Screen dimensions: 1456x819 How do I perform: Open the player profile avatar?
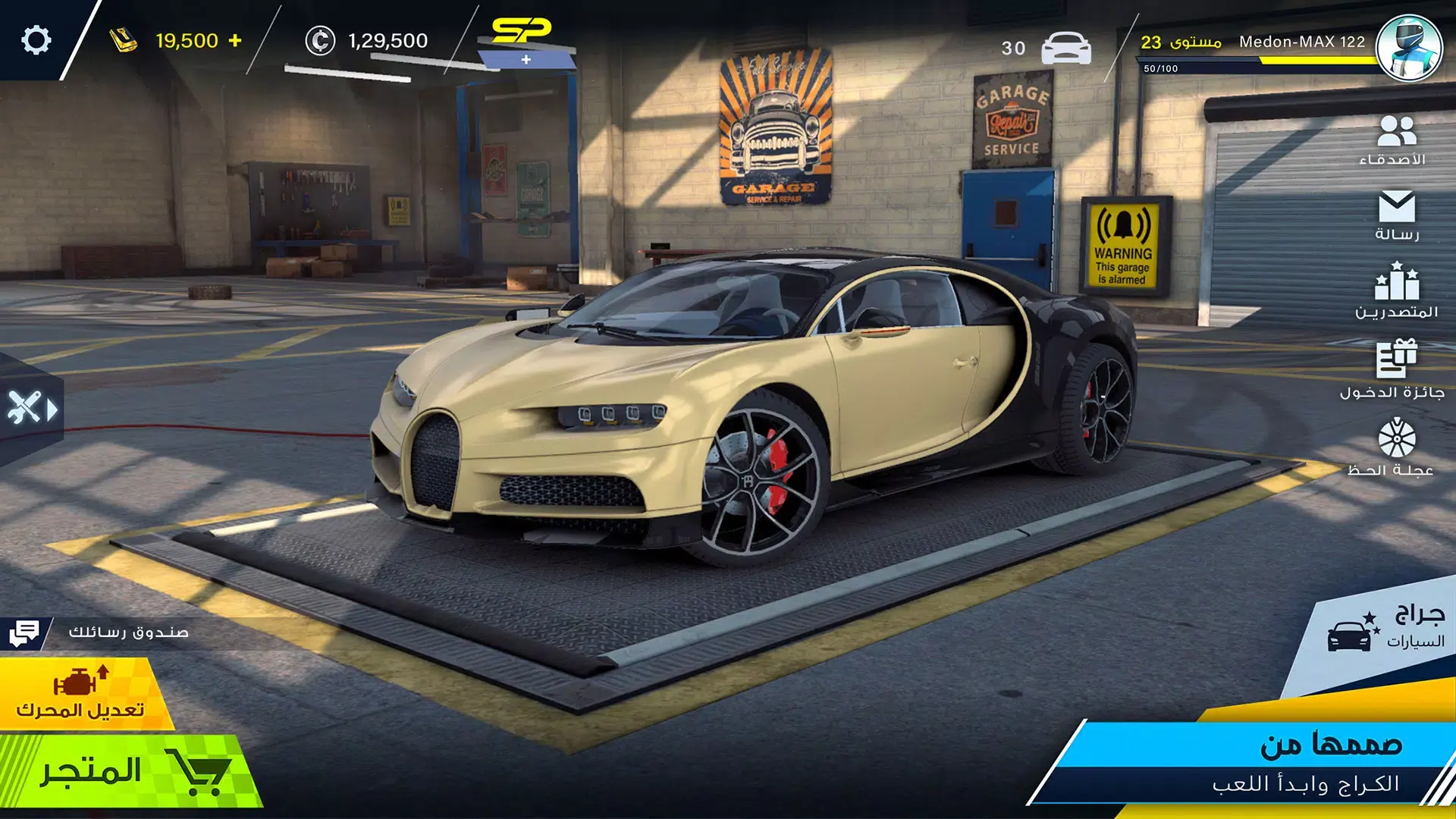point(1408,47)
